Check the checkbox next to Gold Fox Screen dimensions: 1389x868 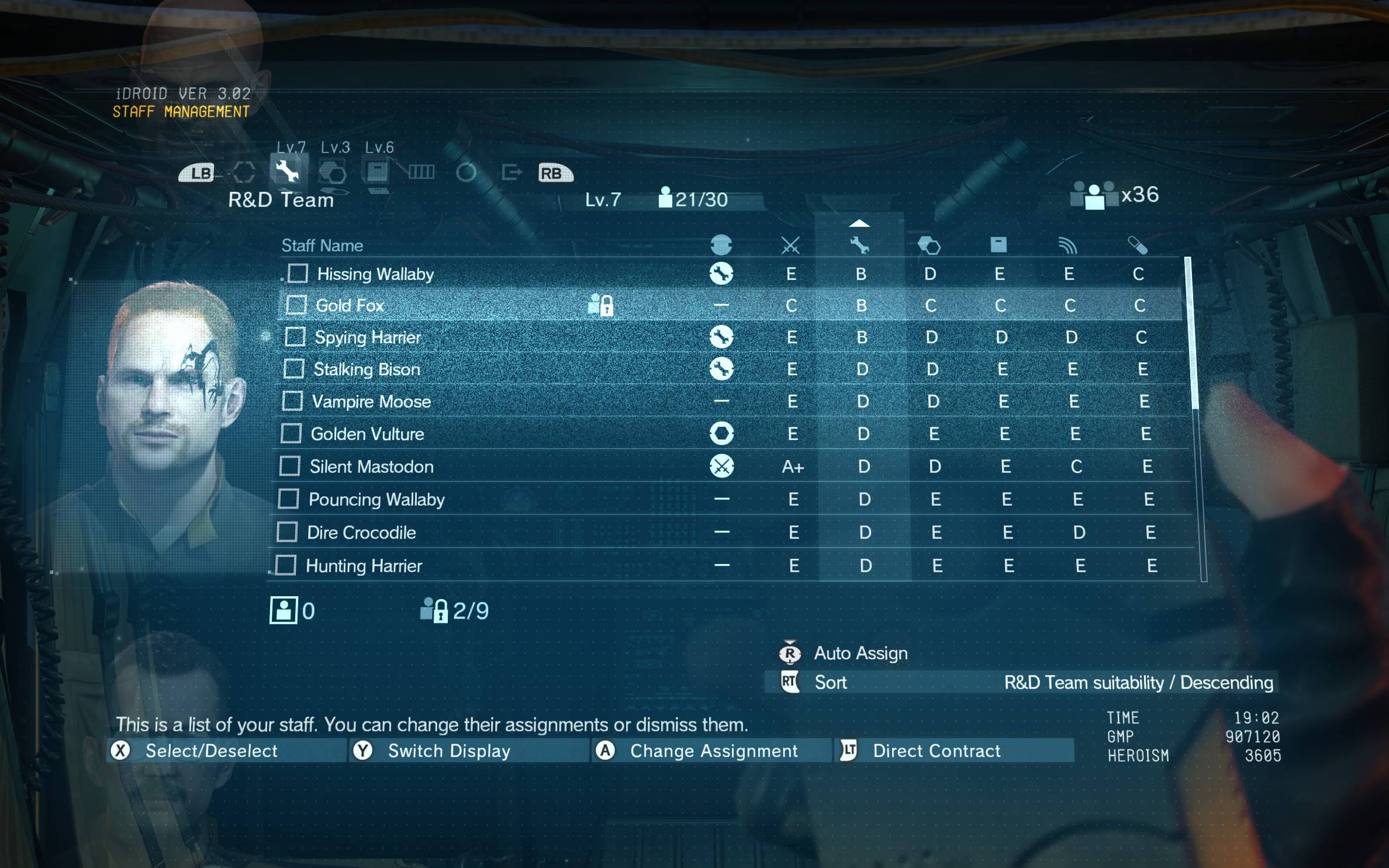click(298, 305)
